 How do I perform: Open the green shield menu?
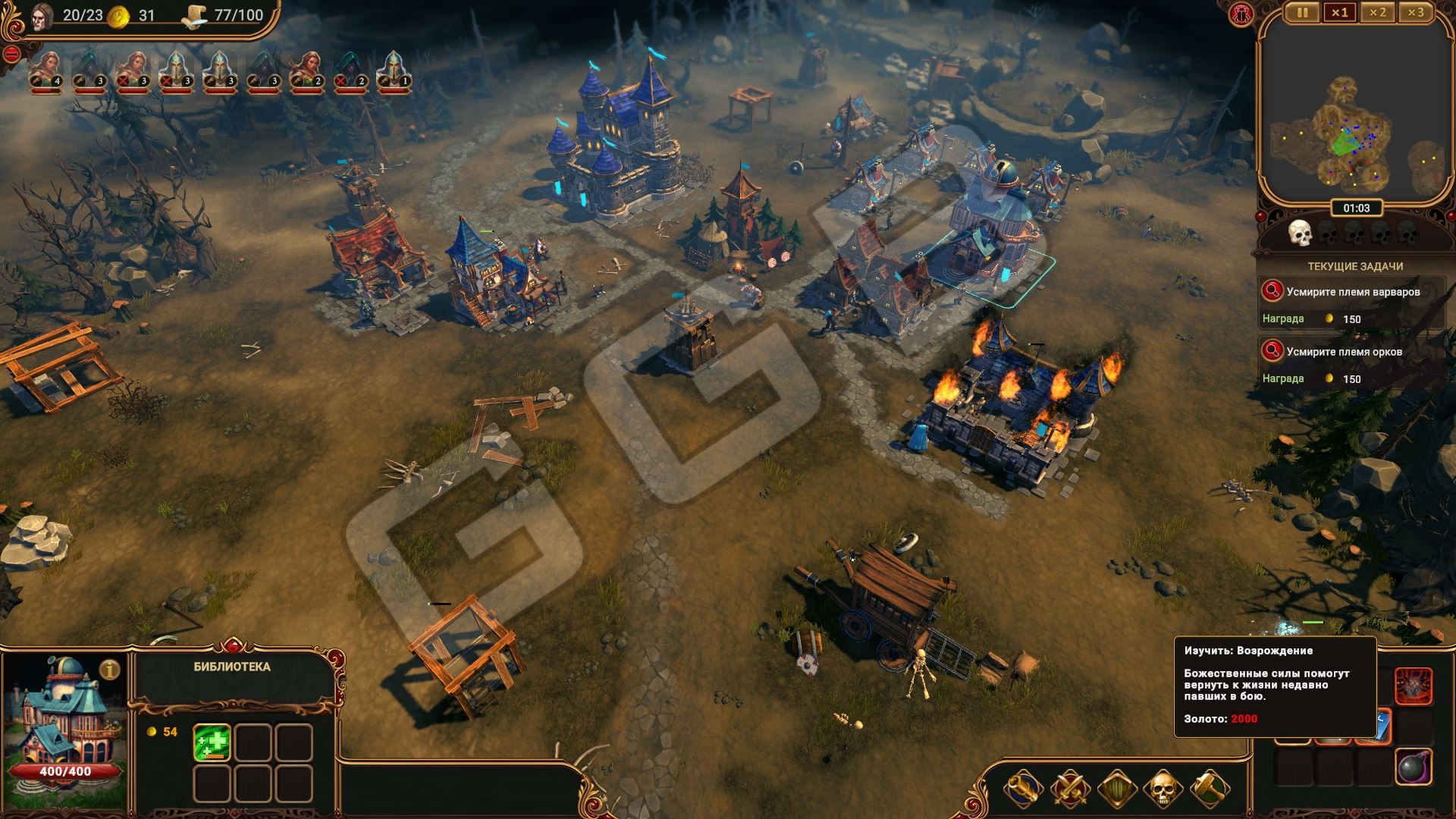(x=1116, y=789)
